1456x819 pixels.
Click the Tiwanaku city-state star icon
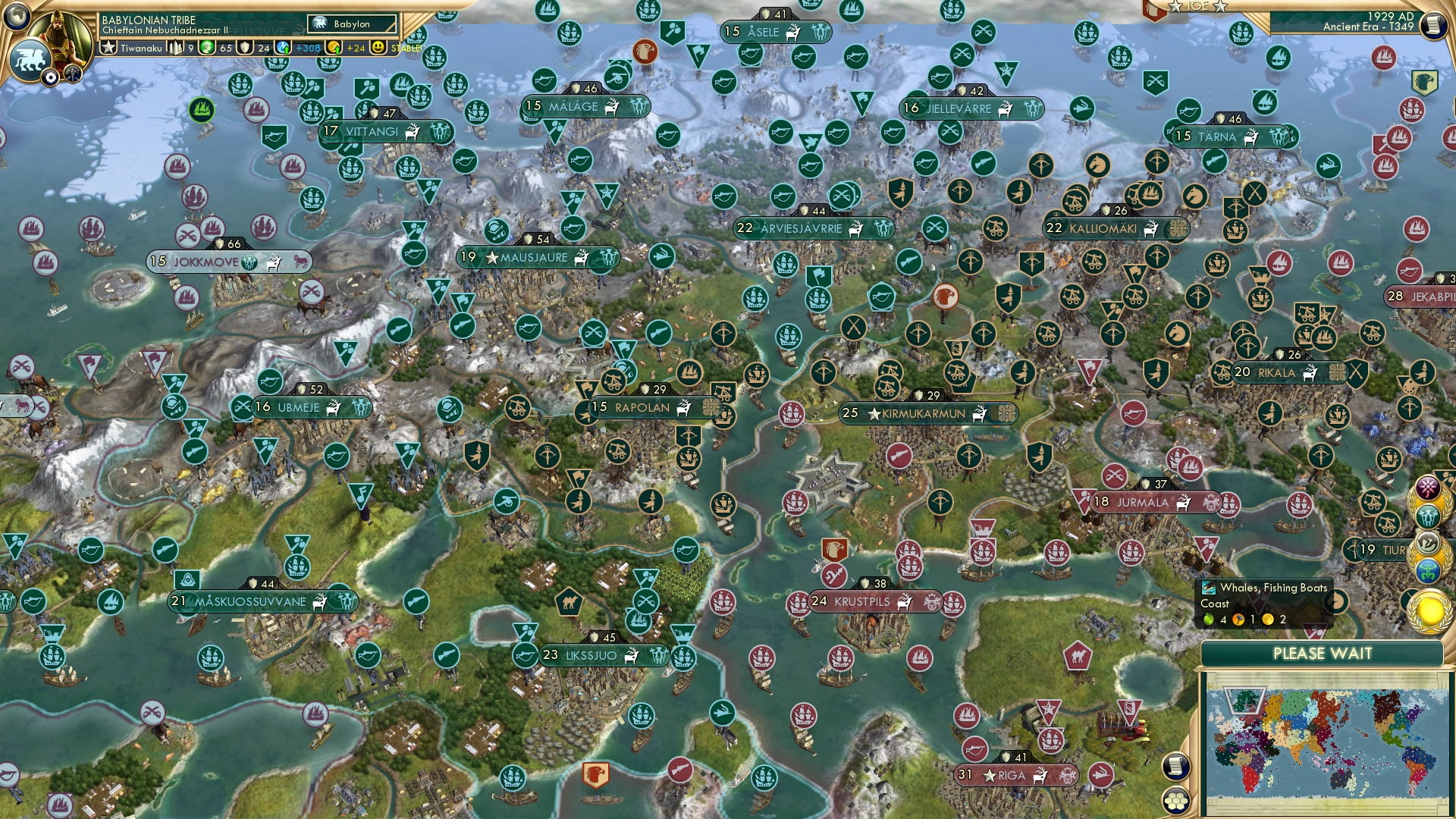(x=108, y=48)
